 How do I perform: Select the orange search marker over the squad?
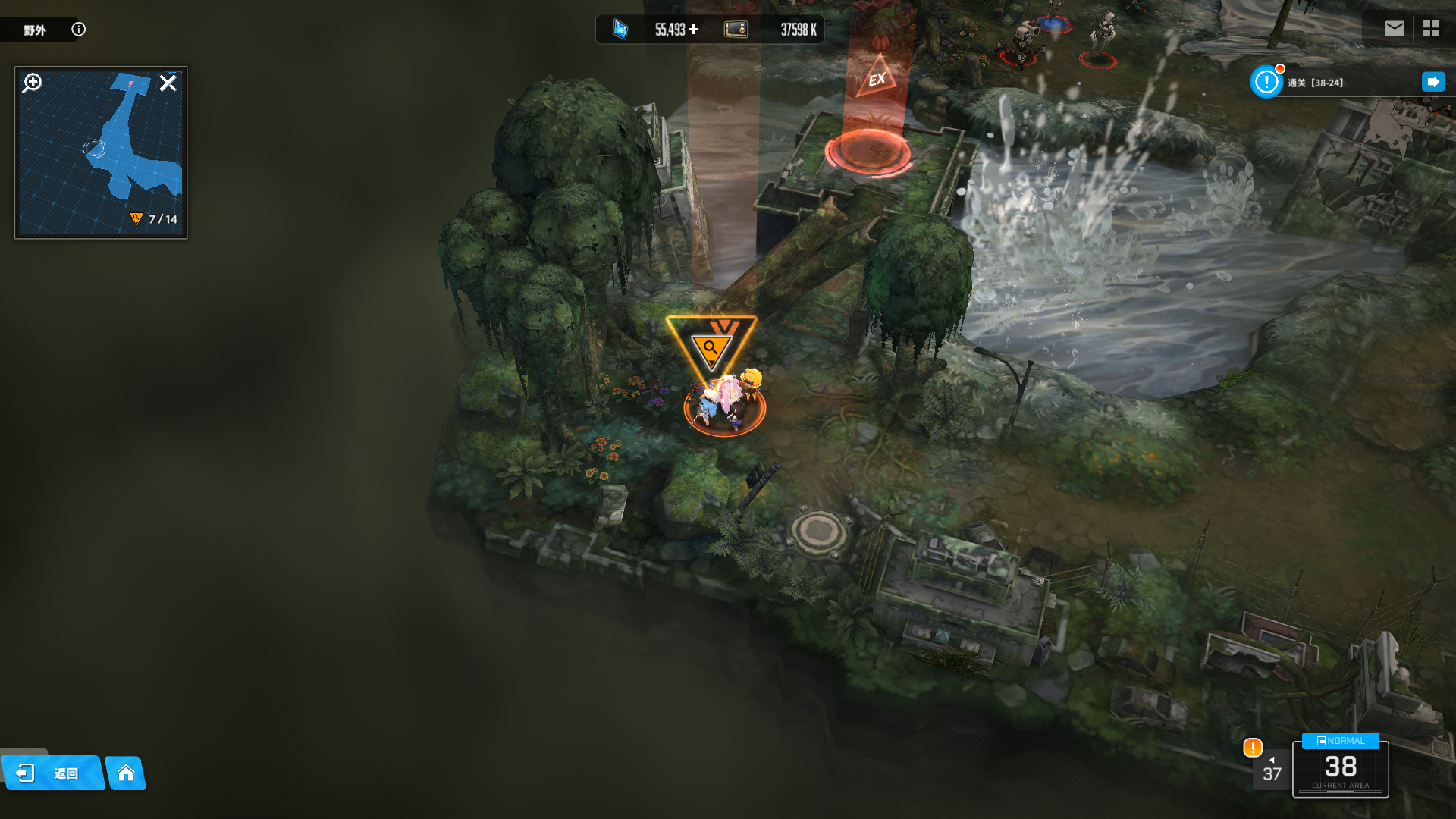tap(711, 347)
